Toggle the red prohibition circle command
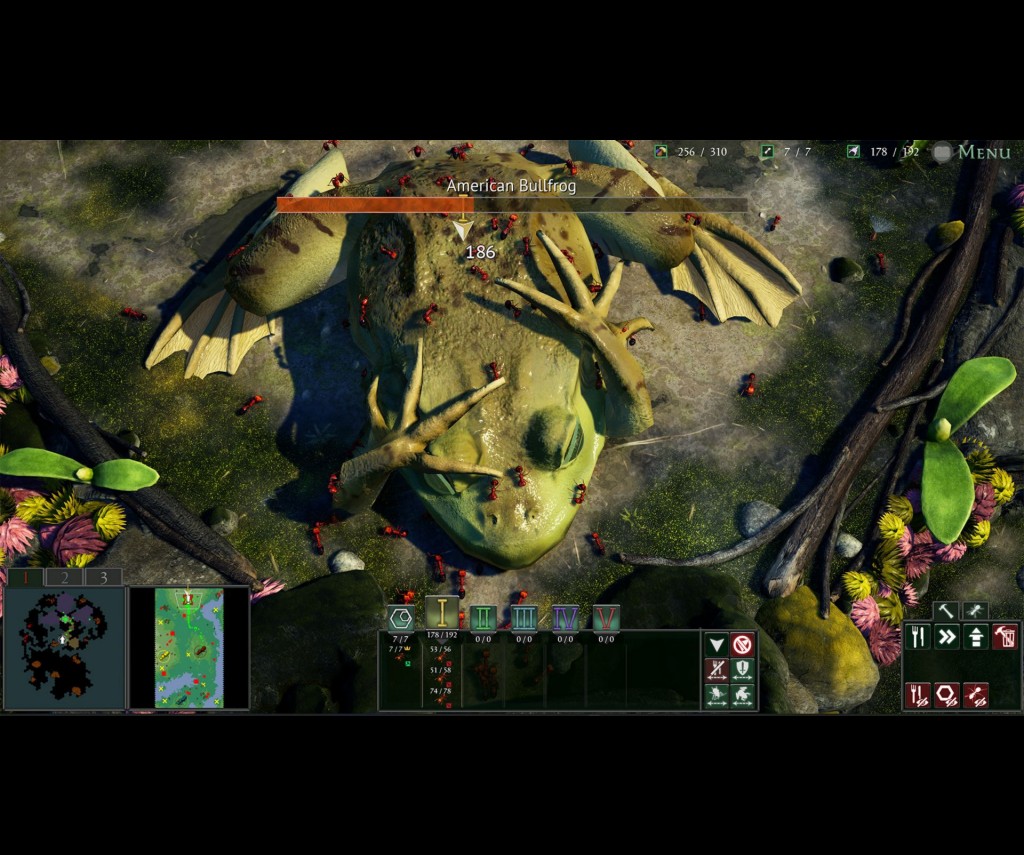Image resolution: width=1024 pixels, height=855 pixels. click(742, 644)
